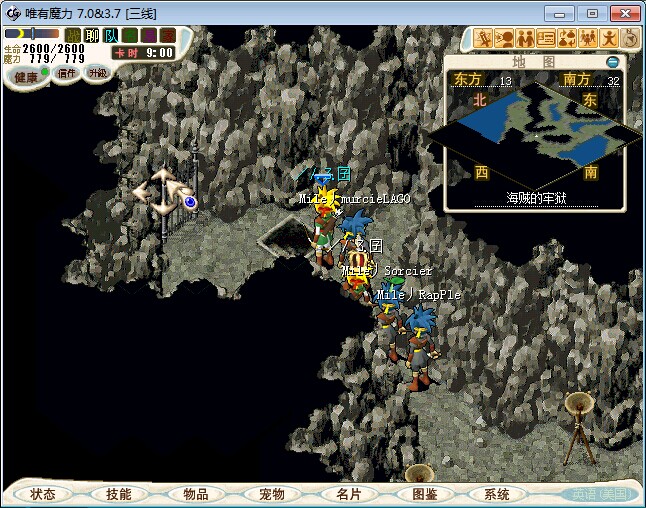Toggle the 战 battle mode icon
646x508 pixels.
[74, 36]
